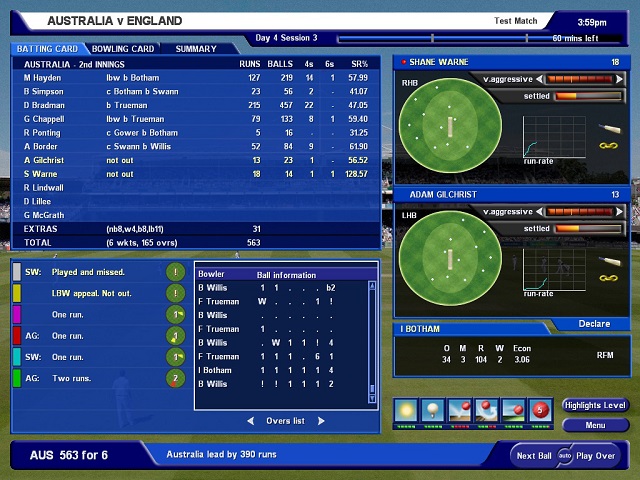Open the Highlights Level setting
Screen dimensions: 640x480
click(x=595, y=405)
